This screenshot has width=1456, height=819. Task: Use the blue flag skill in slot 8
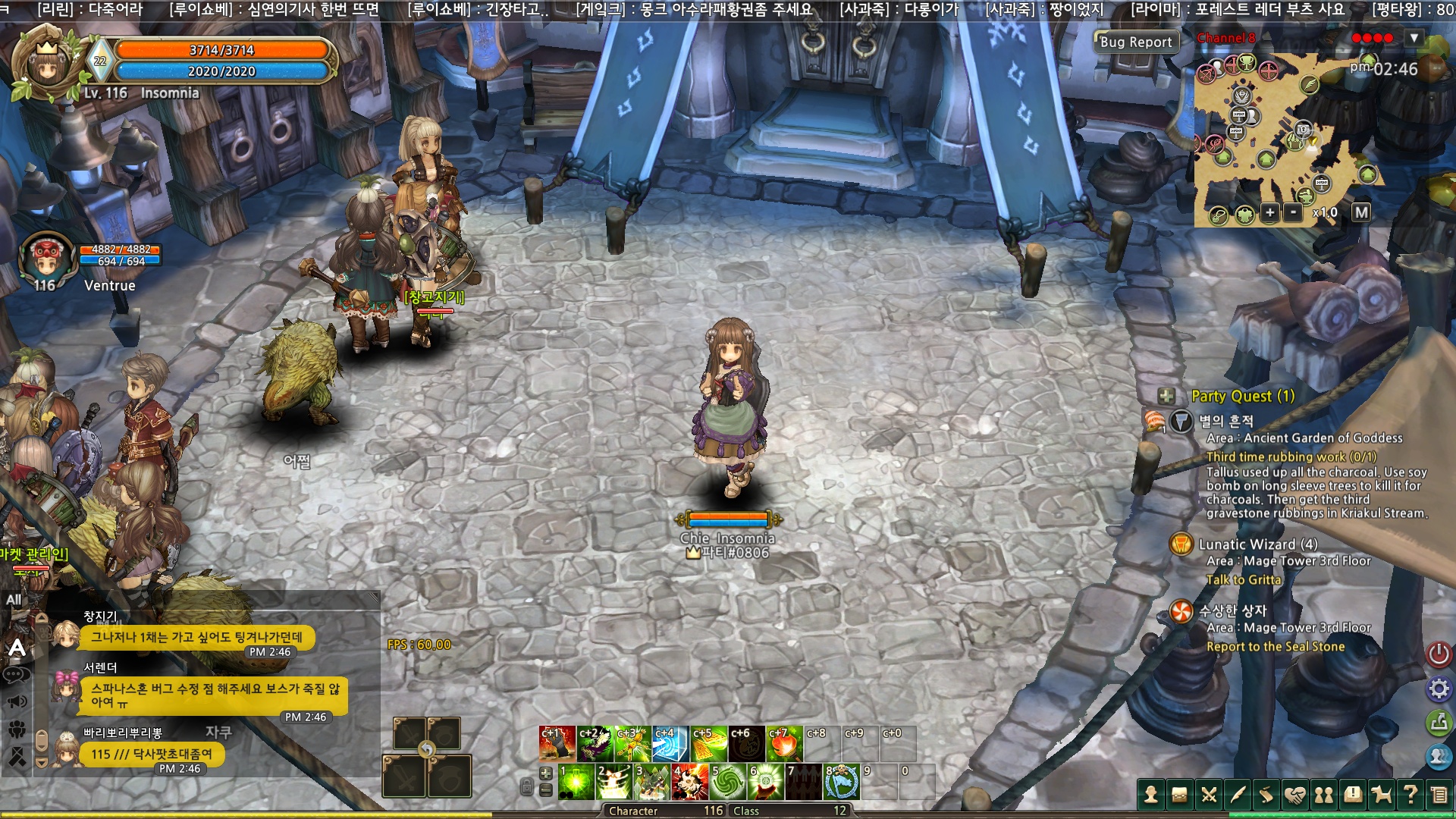coord(842,783)
